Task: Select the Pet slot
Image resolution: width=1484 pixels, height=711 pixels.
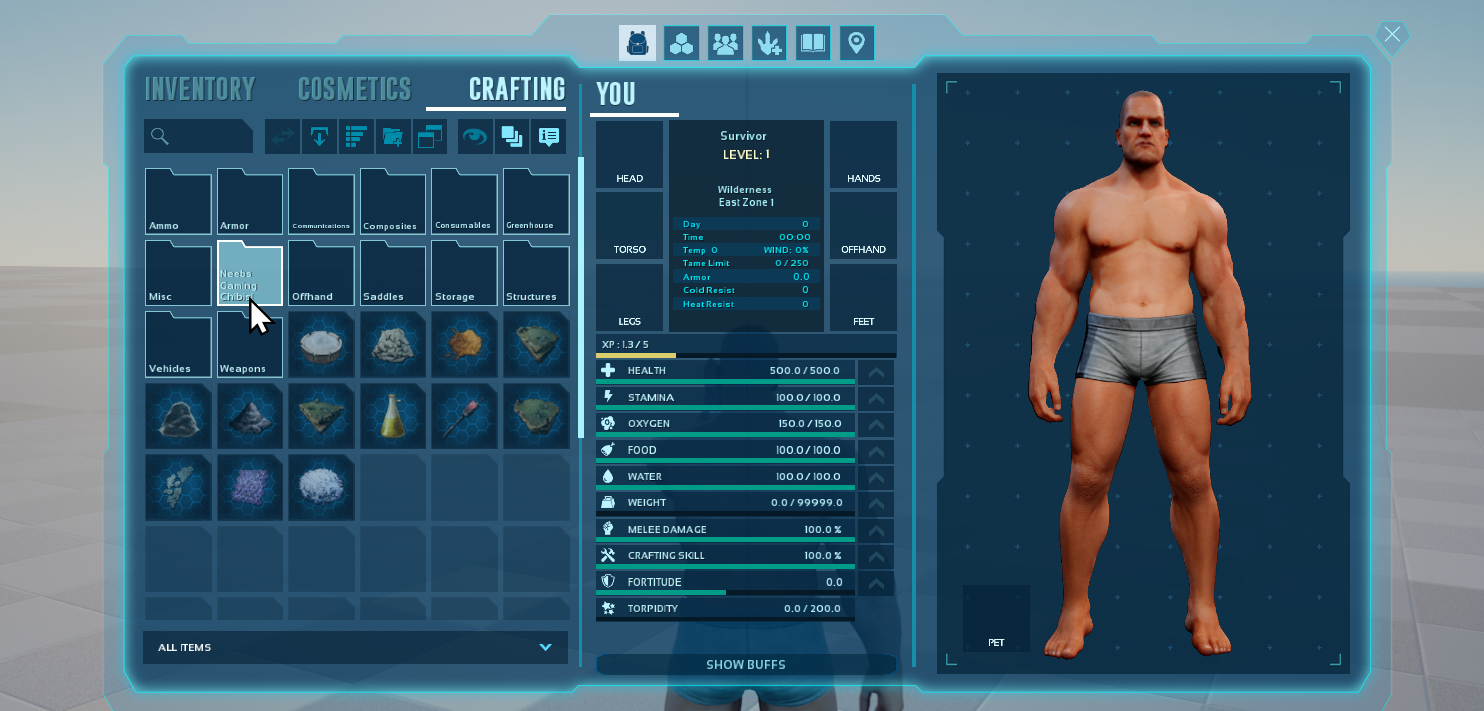Action: coord(996,618)
